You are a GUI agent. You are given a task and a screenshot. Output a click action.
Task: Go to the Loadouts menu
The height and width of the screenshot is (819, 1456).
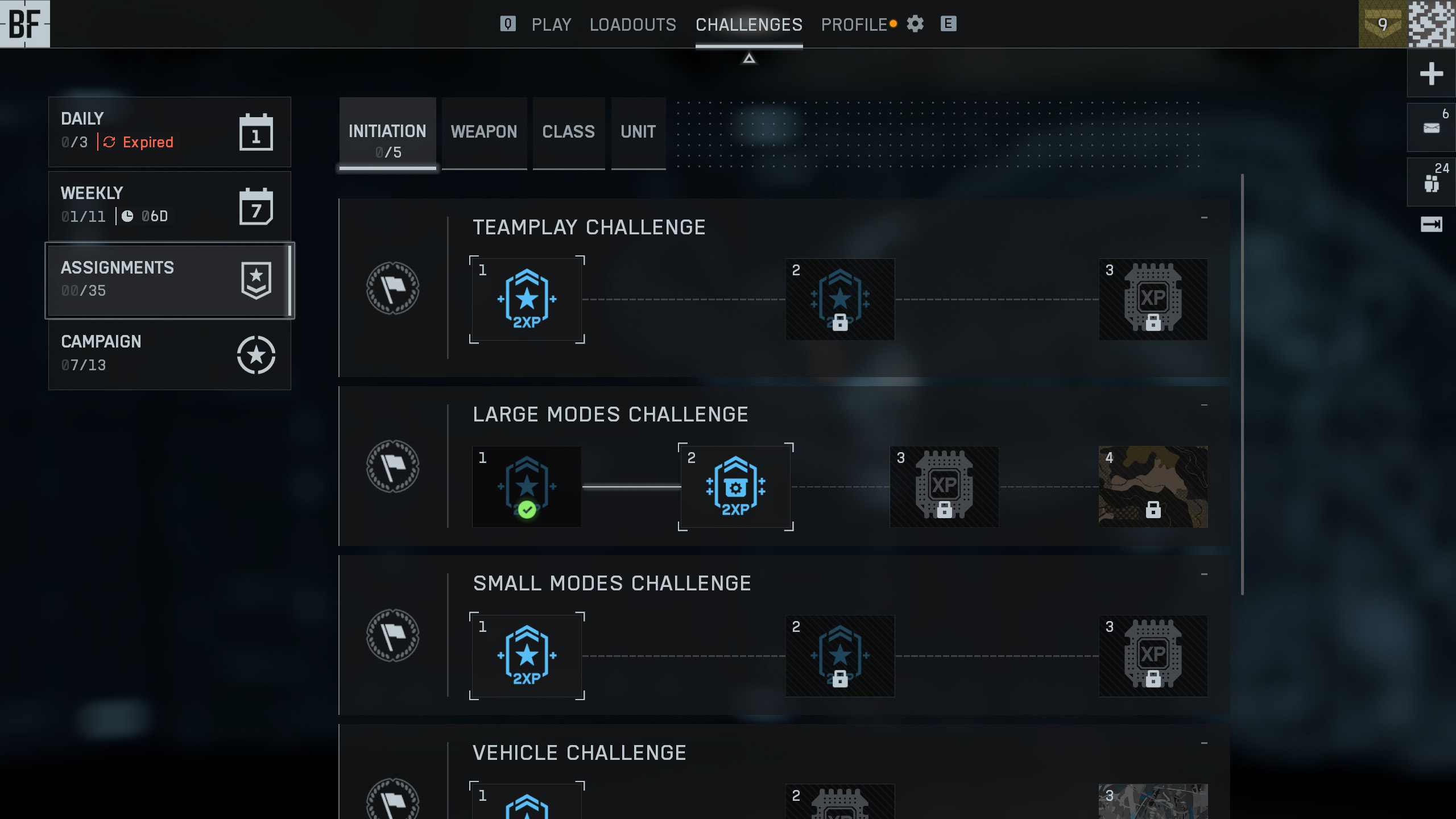pyautogui.click(x=632, y=24)
